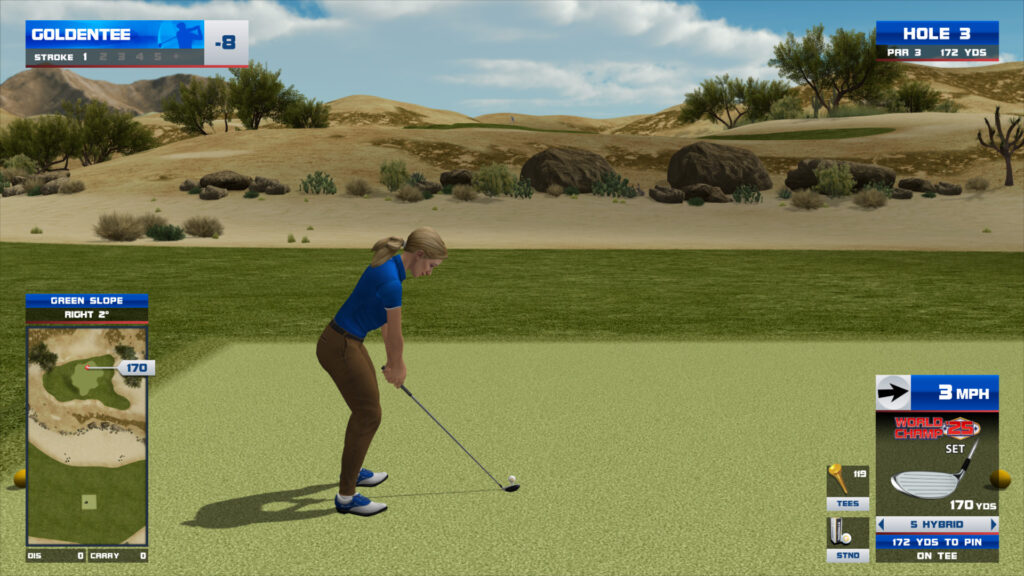Click the overhead hole minimap
The width and height of the screenshot is (1024, 576).
pos(87,435)
